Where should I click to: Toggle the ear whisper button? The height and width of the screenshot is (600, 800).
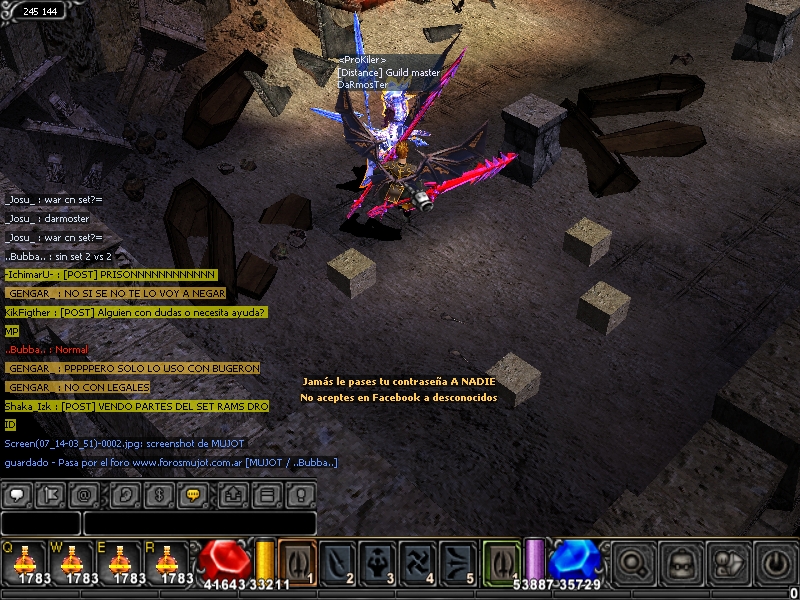pyautogui.click(x=125, y=494)
